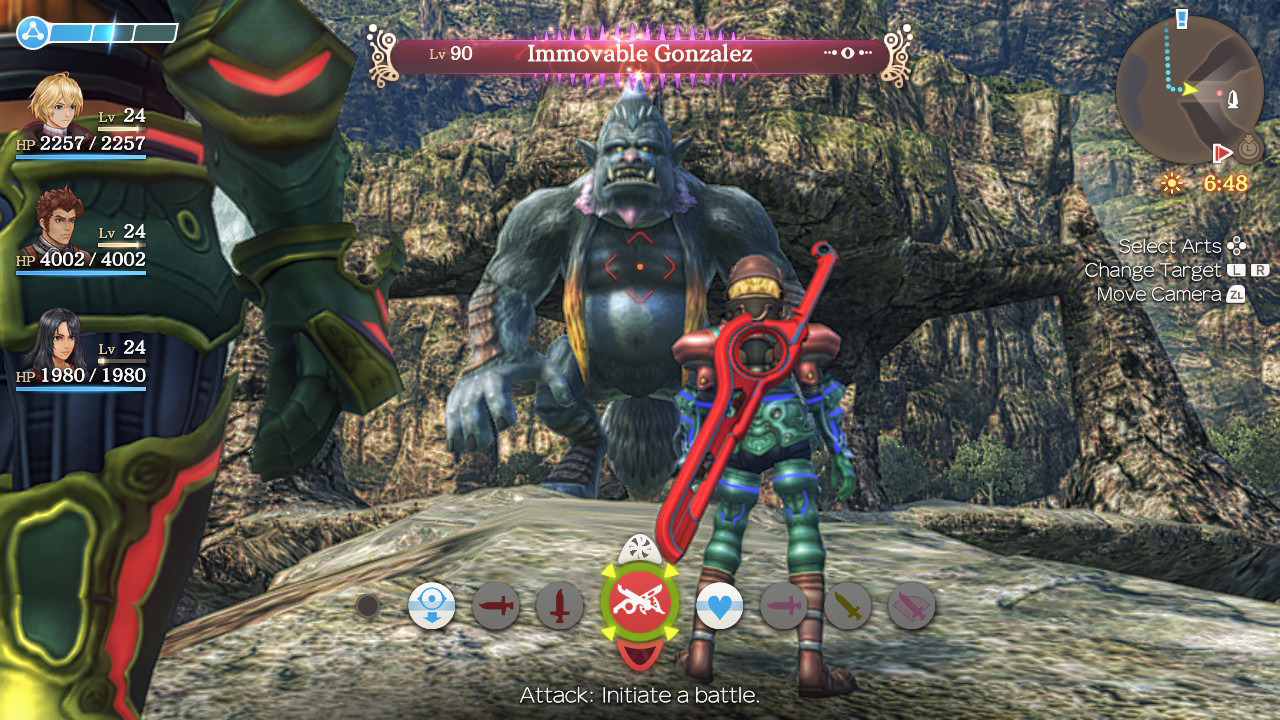The image size is (1280, 720).
Task: Select the white fan icon above Attack
Action: [x=638, y=549]
